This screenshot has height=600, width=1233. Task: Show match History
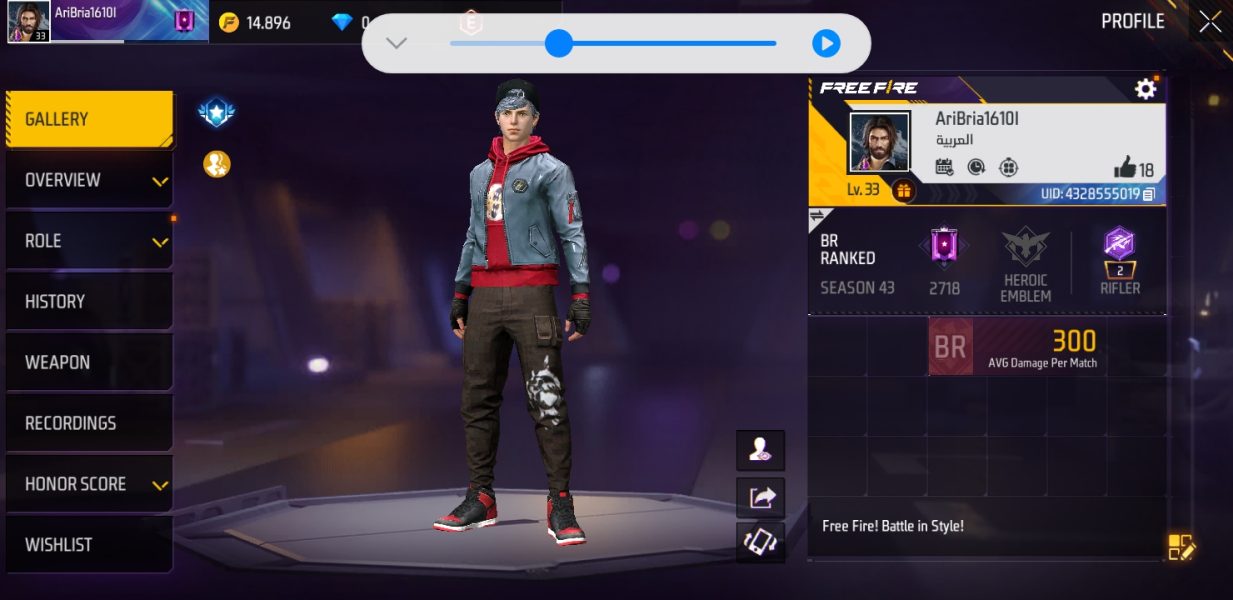88,302
